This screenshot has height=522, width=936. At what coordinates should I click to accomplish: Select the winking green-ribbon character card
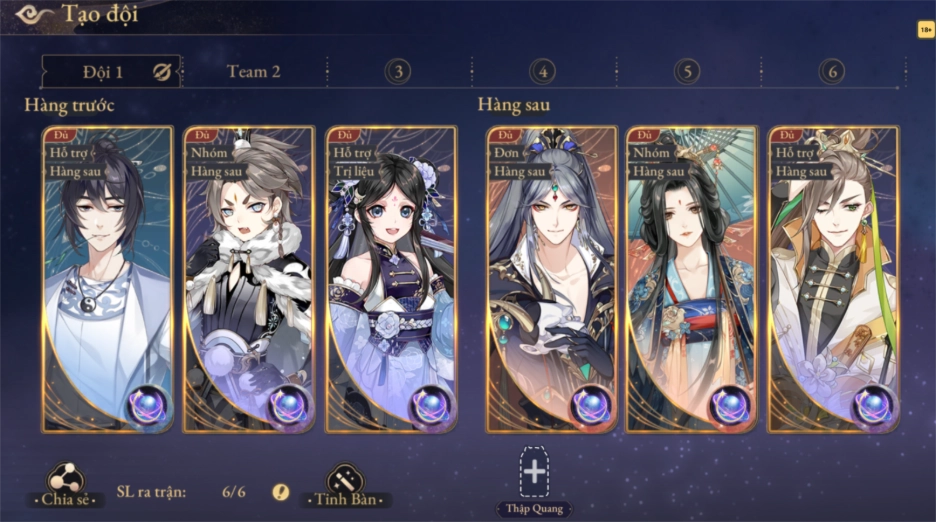(834, 280)
